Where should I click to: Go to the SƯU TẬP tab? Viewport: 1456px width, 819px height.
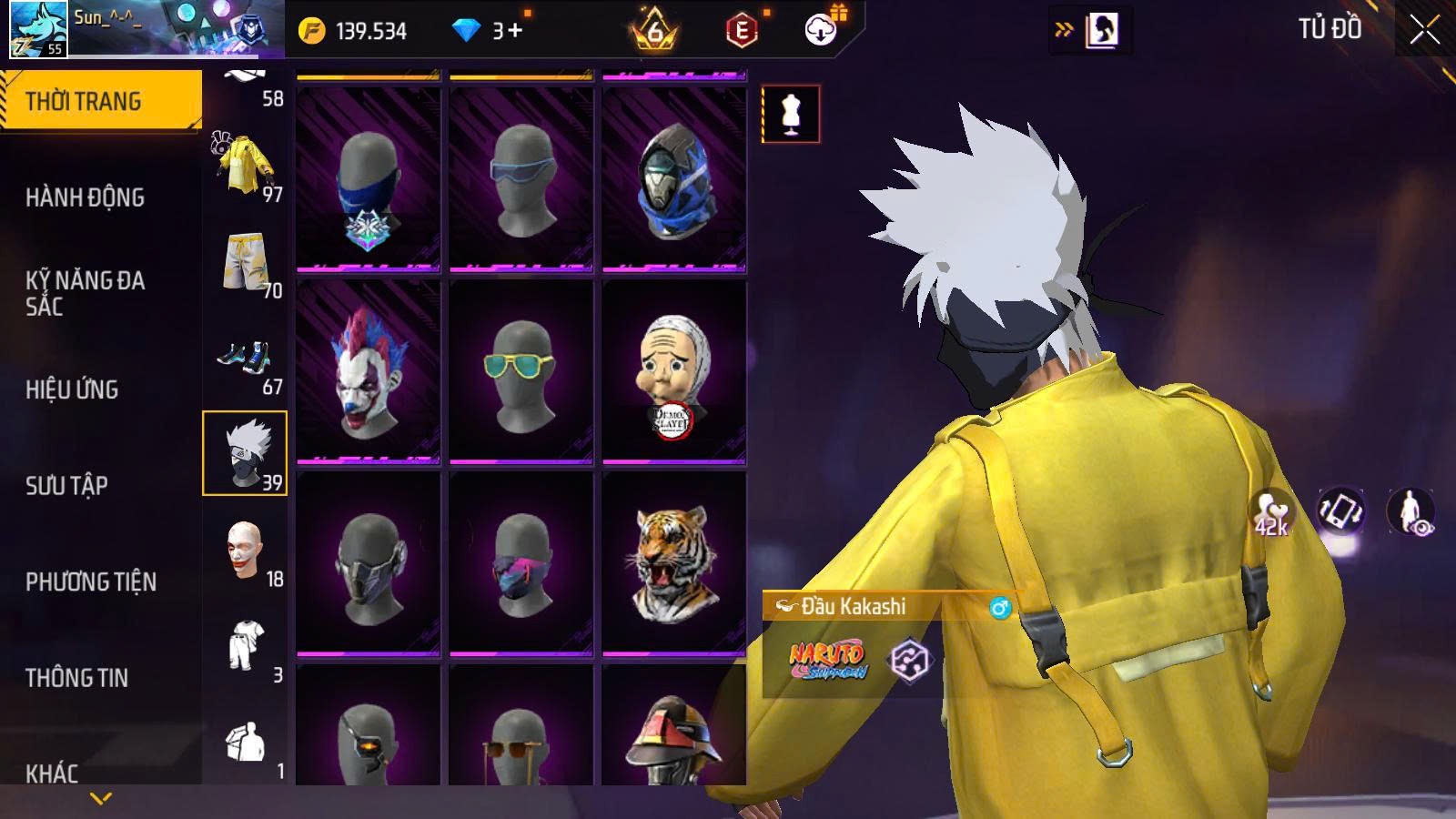click(66, 486)
